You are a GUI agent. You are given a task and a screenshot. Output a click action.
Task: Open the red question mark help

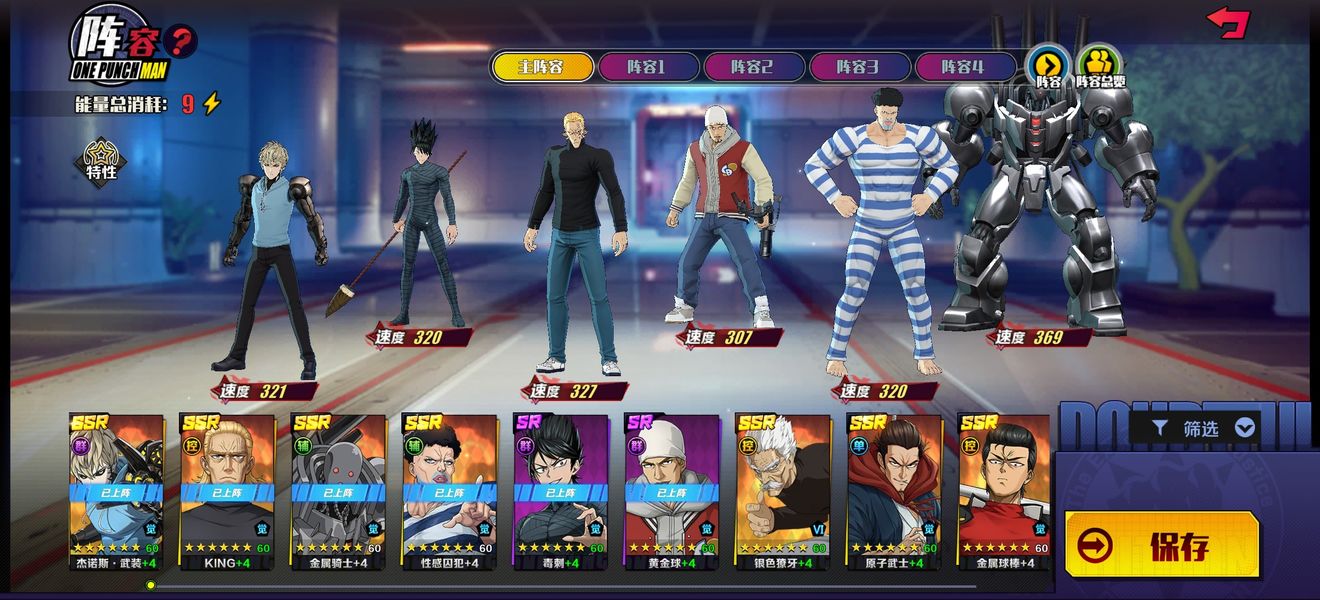tap(180, 42)
